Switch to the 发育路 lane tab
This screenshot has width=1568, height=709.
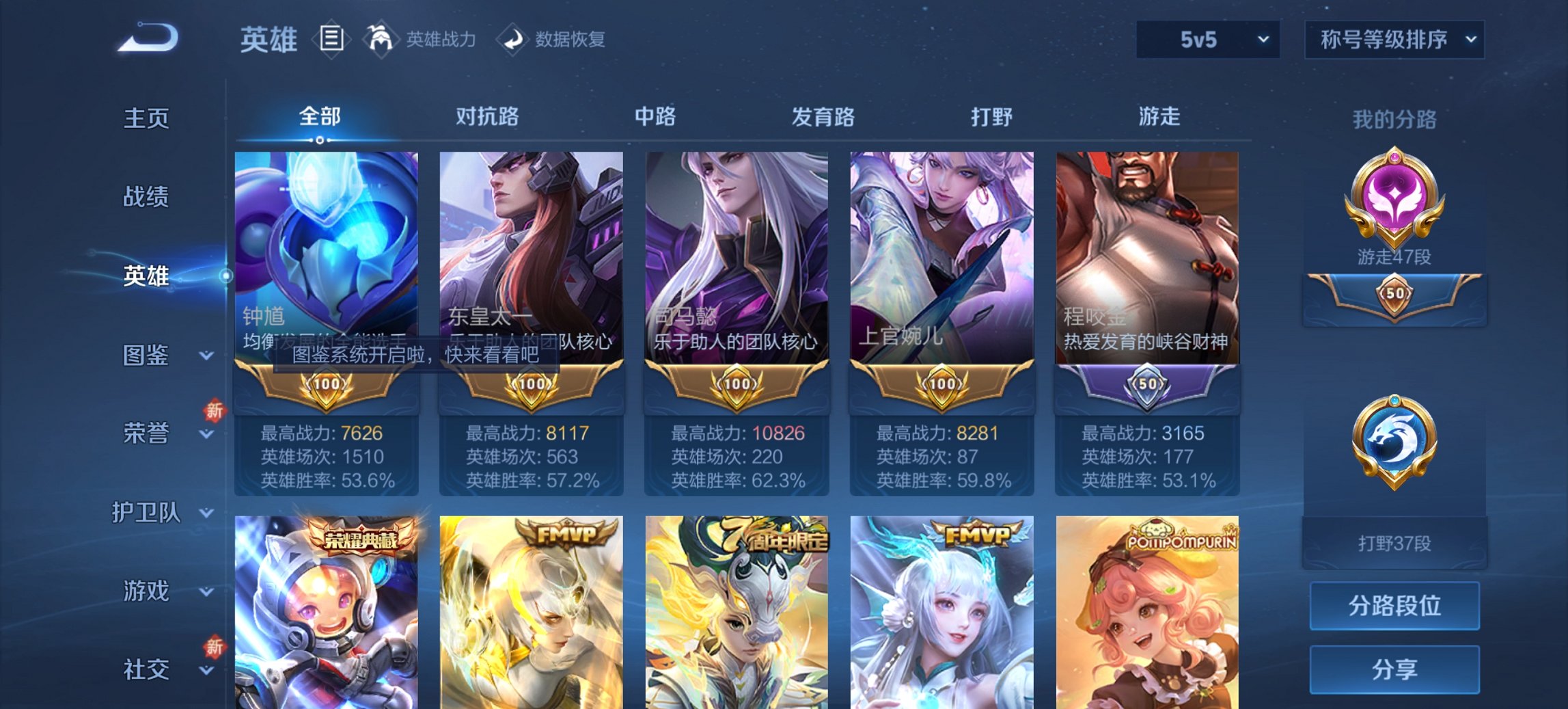[x=821, y=117]
